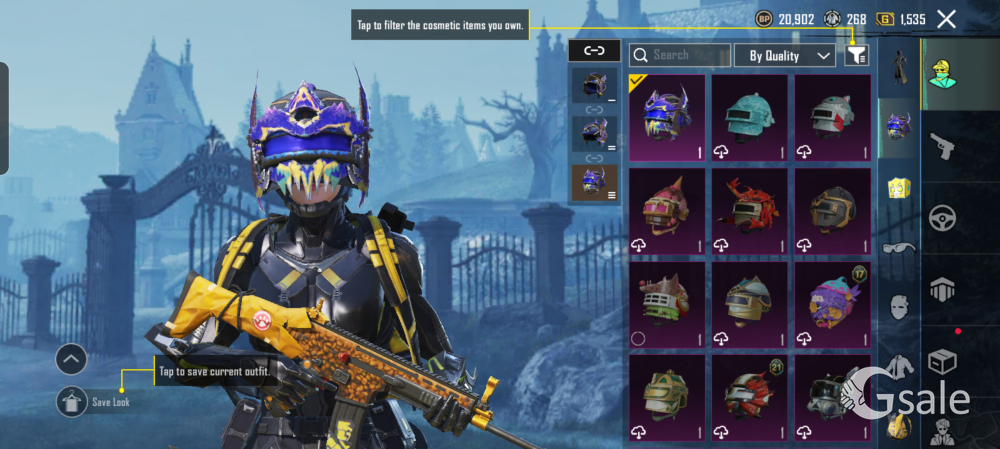The image size is (1000, 449).
Task: Close the inventory screen with the X
Action: click(x=946, y=18)
